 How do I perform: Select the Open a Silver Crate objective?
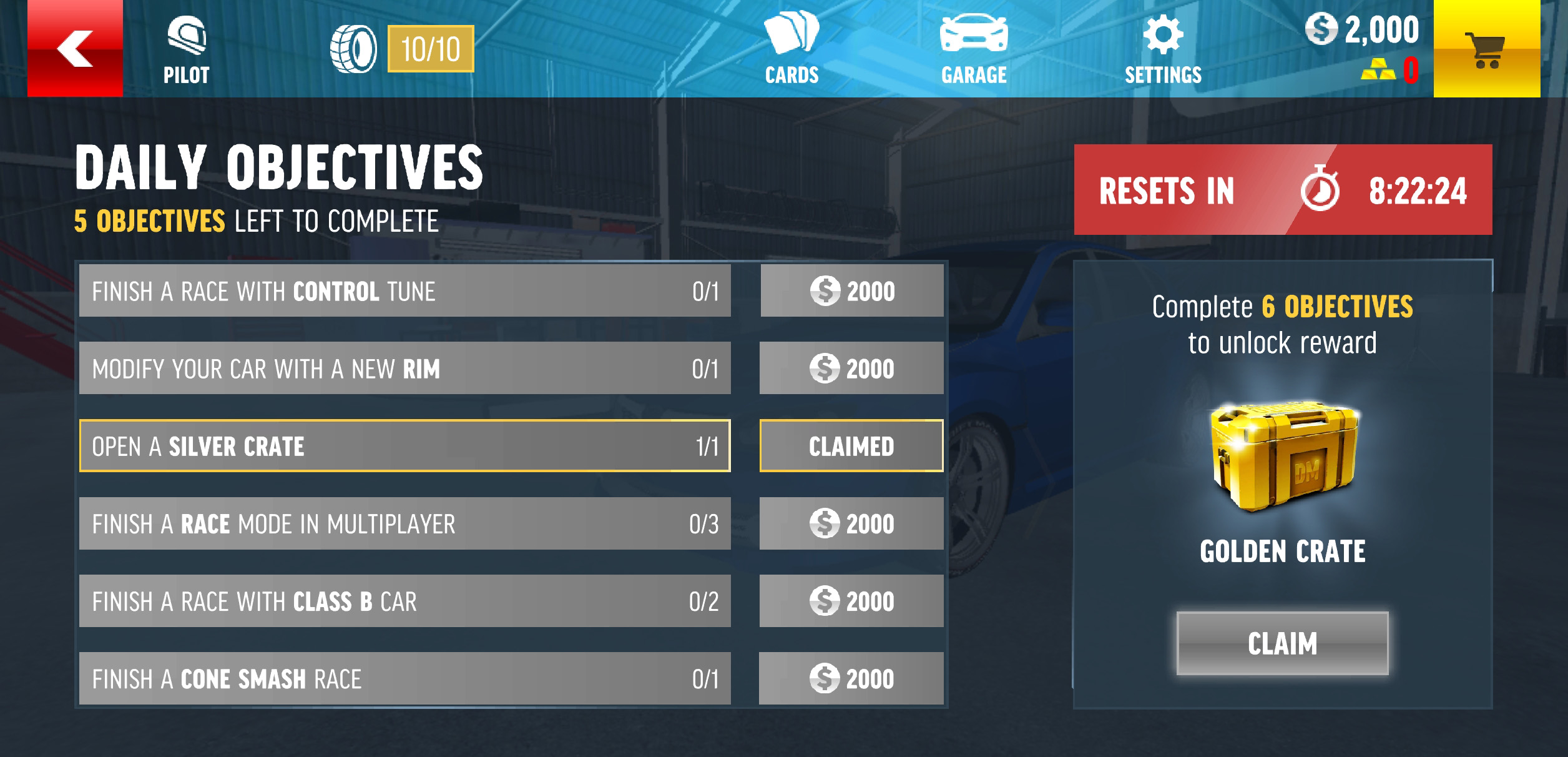404,446
